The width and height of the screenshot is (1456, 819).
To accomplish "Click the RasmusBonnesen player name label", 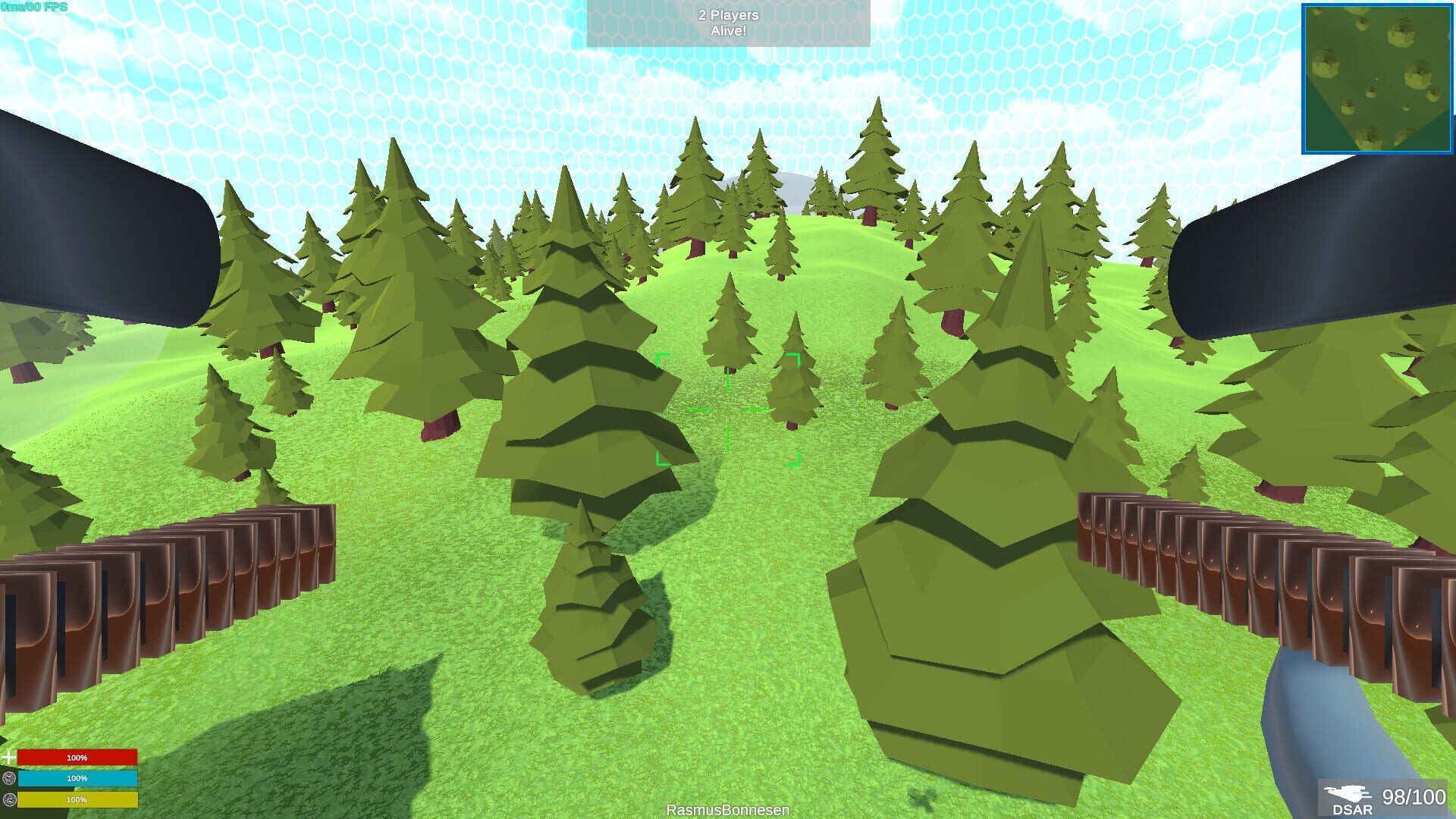I will pos(727,810).
